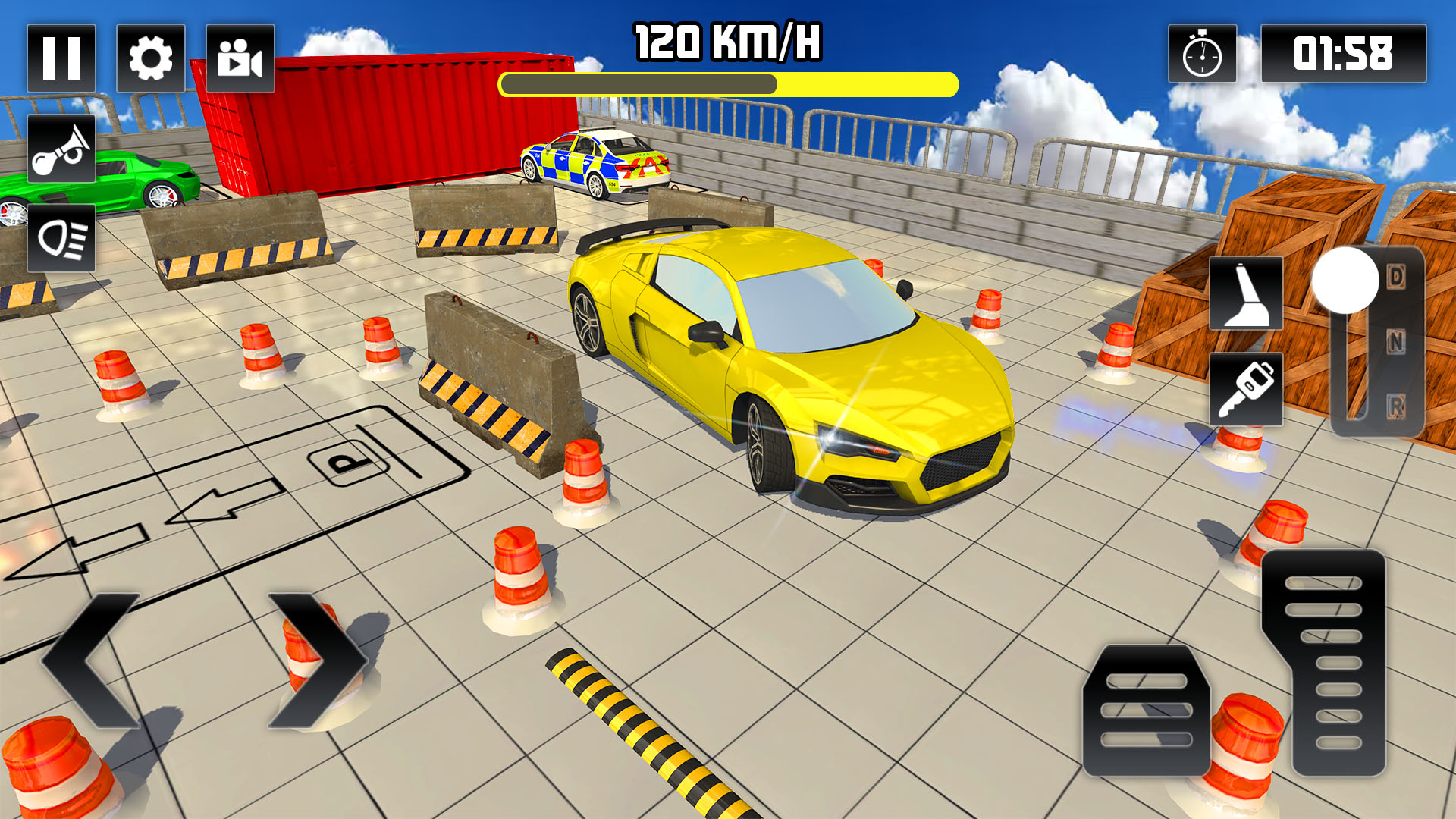1456x819 pixels.
Task: Open the settings gear
Action: [152, 57]
